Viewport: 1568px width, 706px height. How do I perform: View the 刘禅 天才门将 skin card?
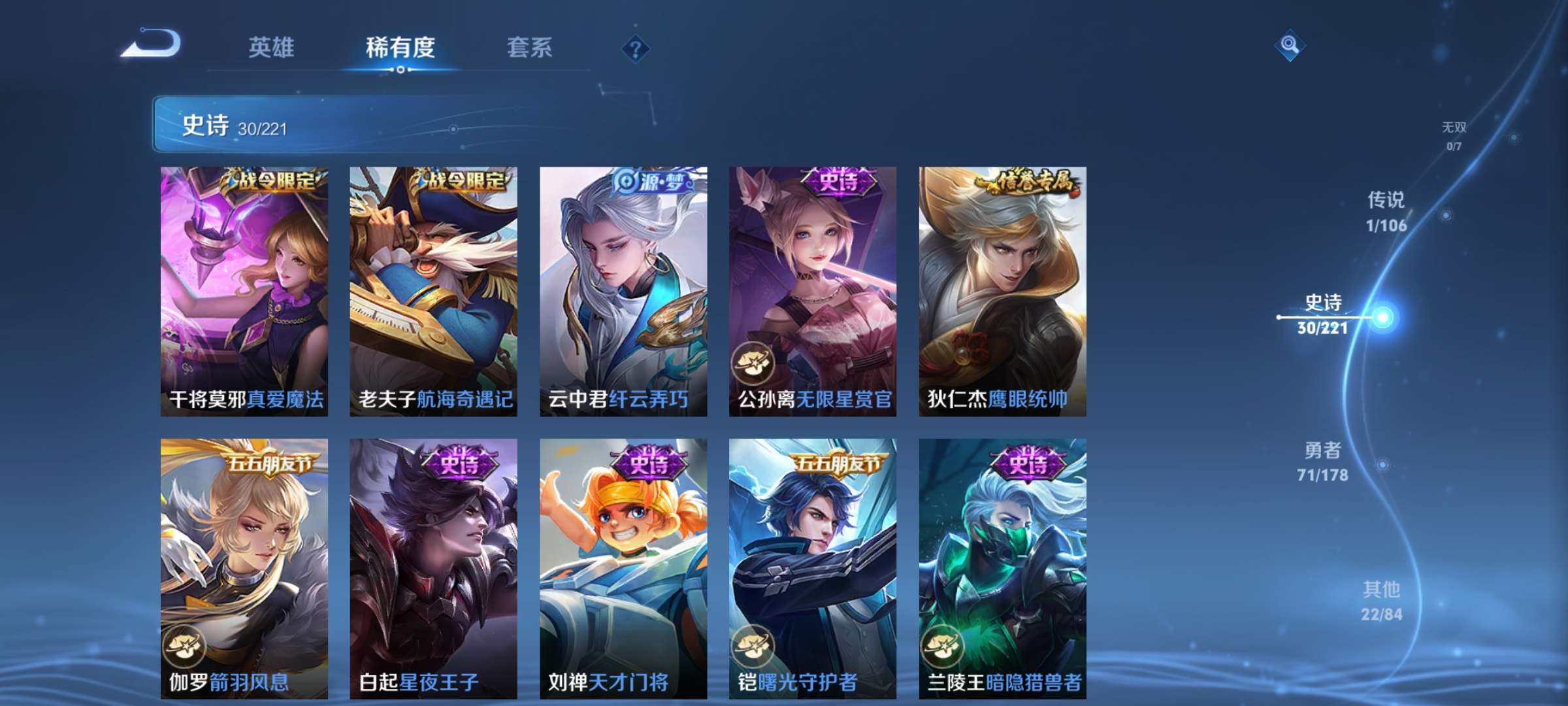pos(623,567)
